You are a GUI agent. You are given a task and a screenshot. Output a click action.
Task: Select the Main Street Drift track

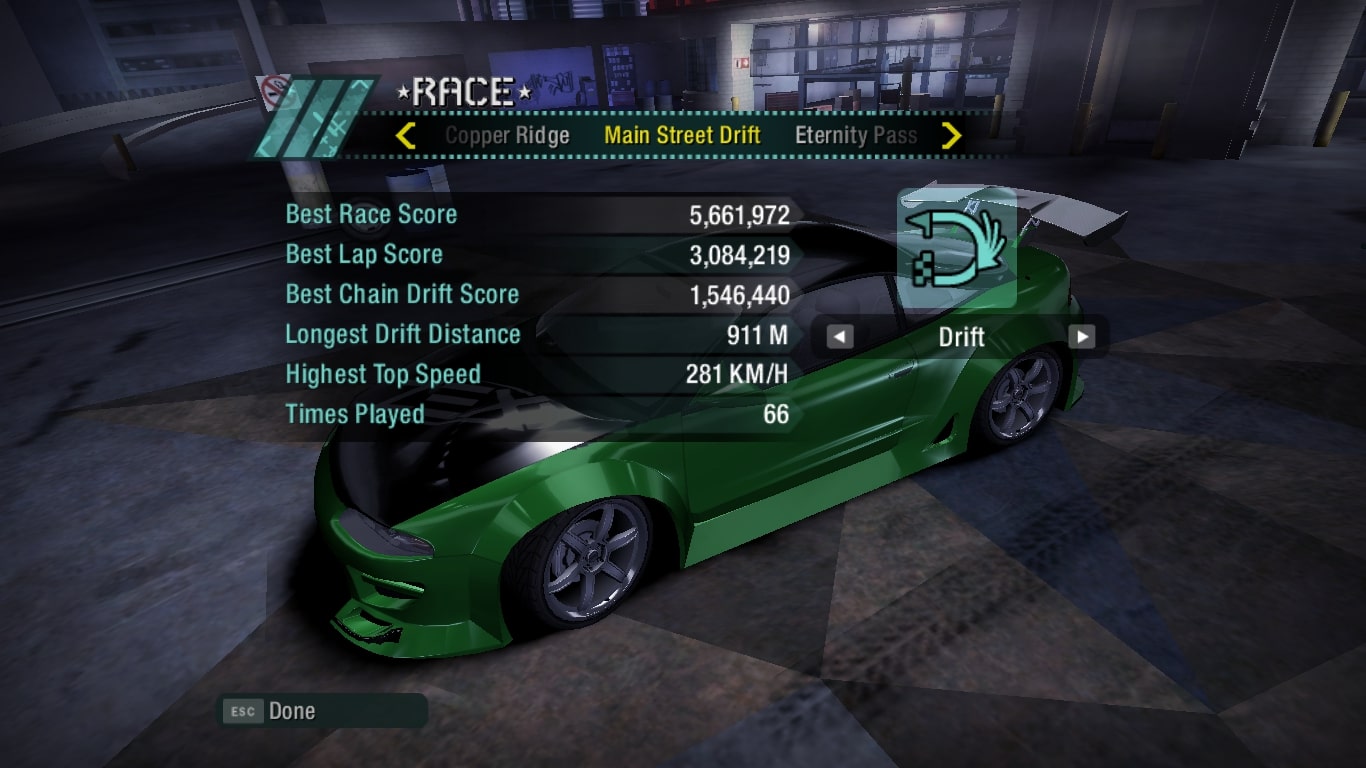point(682,136)
